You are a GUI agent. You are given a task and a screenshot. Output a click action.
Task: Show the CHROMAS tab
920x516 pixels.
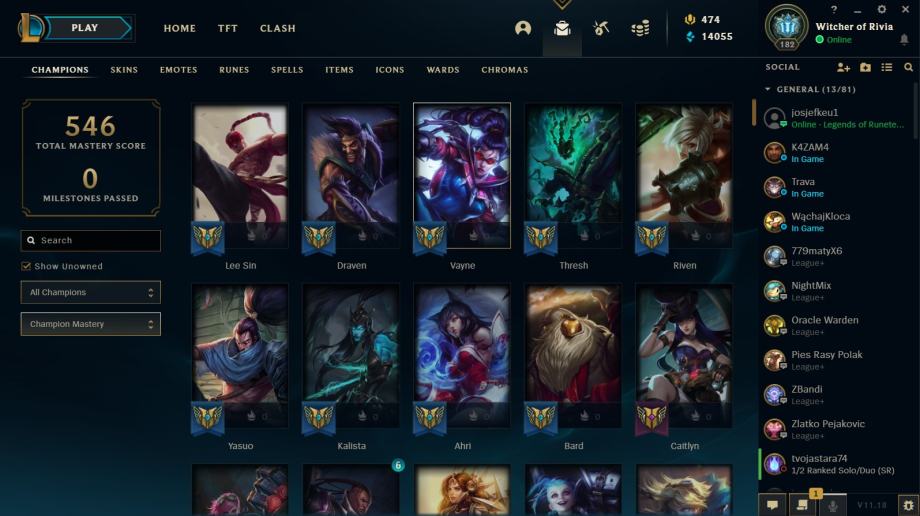(x=504, y=70)
